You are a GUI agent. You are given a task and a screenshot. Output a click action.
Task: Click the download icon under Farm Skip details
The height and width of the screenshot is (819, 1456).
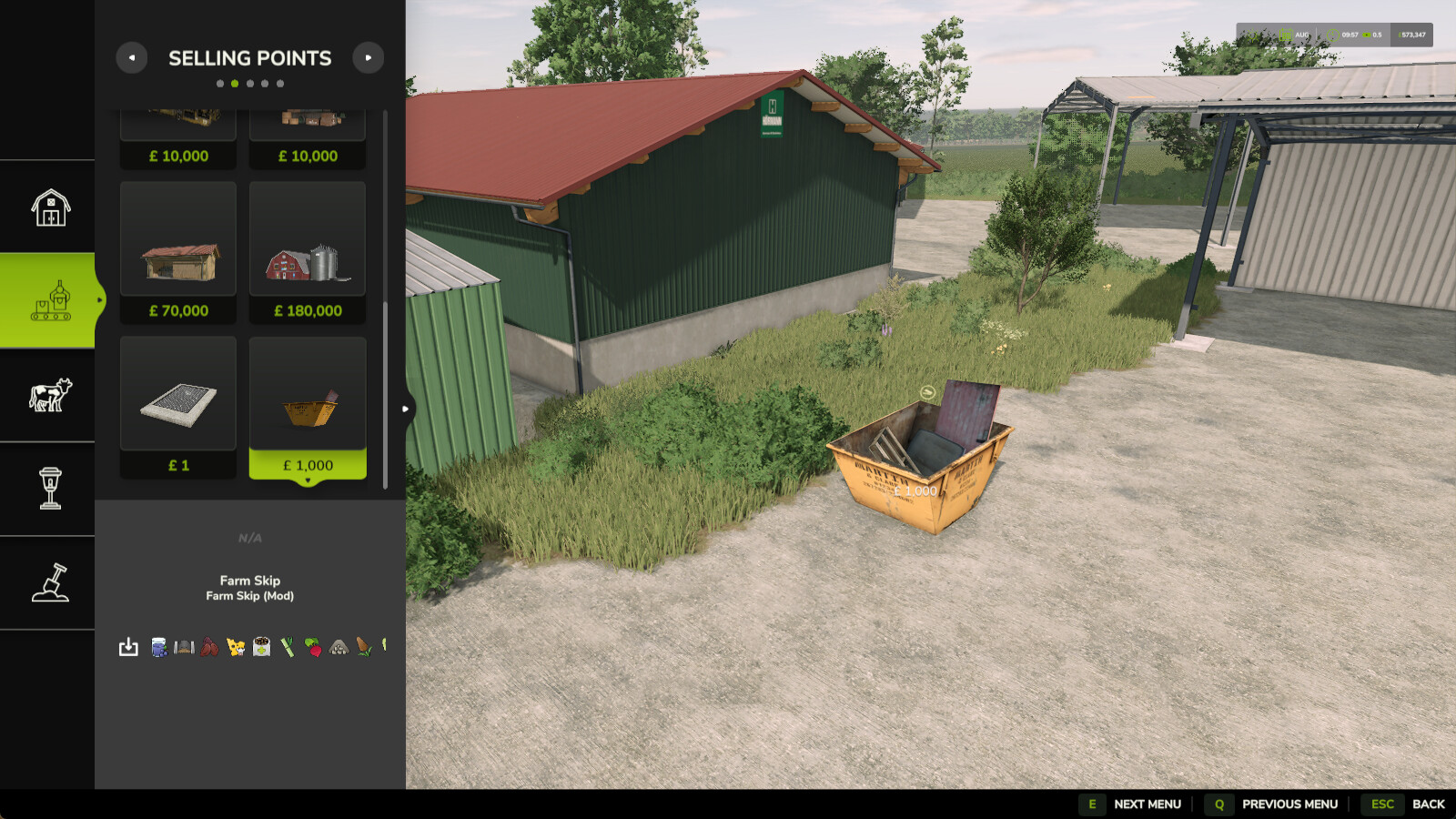pyautogui.click(x=128, y=648)
